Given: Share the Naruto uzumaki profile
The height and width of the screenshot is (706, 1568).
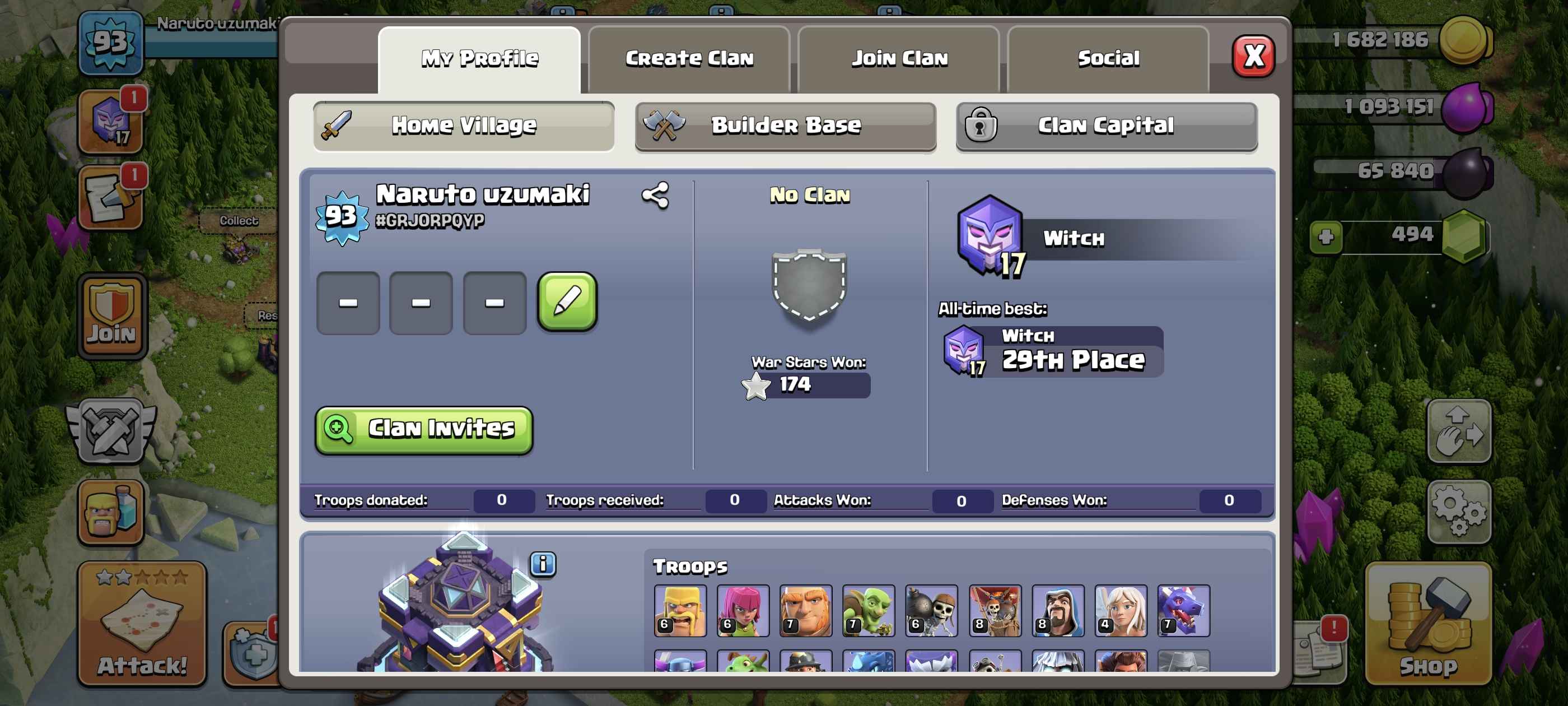Looking at the screenshot, I should [x=655, y=196].
